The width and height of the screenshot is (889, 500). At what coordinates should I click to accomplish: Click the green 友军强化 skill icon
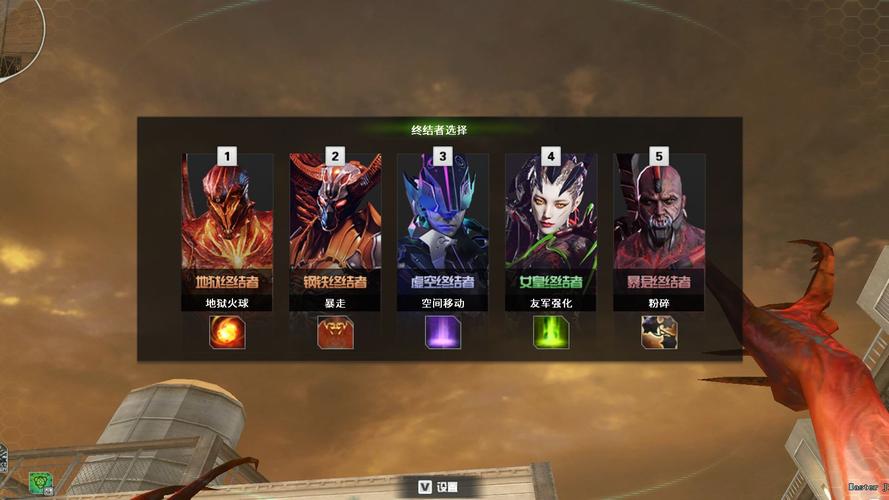click(x=551, y=332)
